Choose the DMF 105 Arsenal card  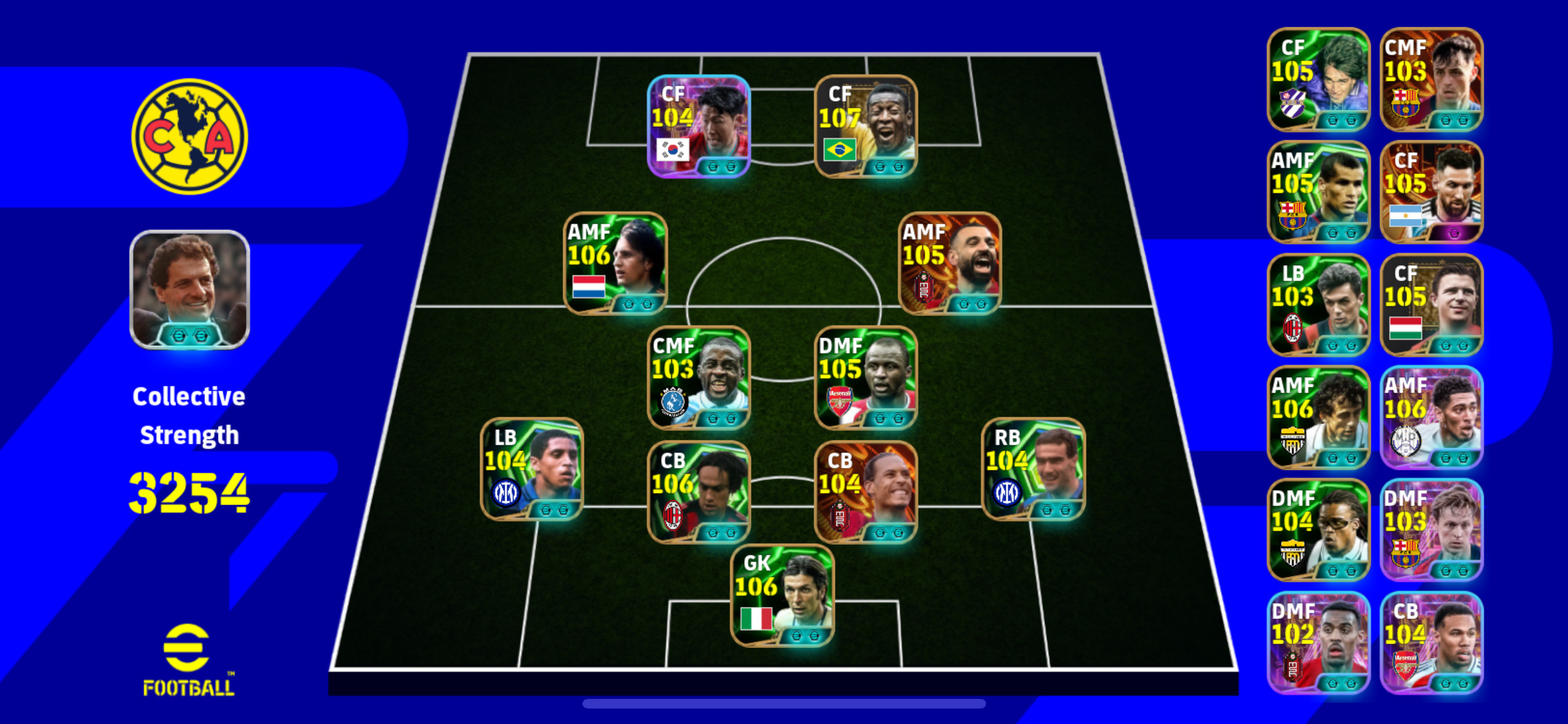pyautogui.click(x=866, y=378)
